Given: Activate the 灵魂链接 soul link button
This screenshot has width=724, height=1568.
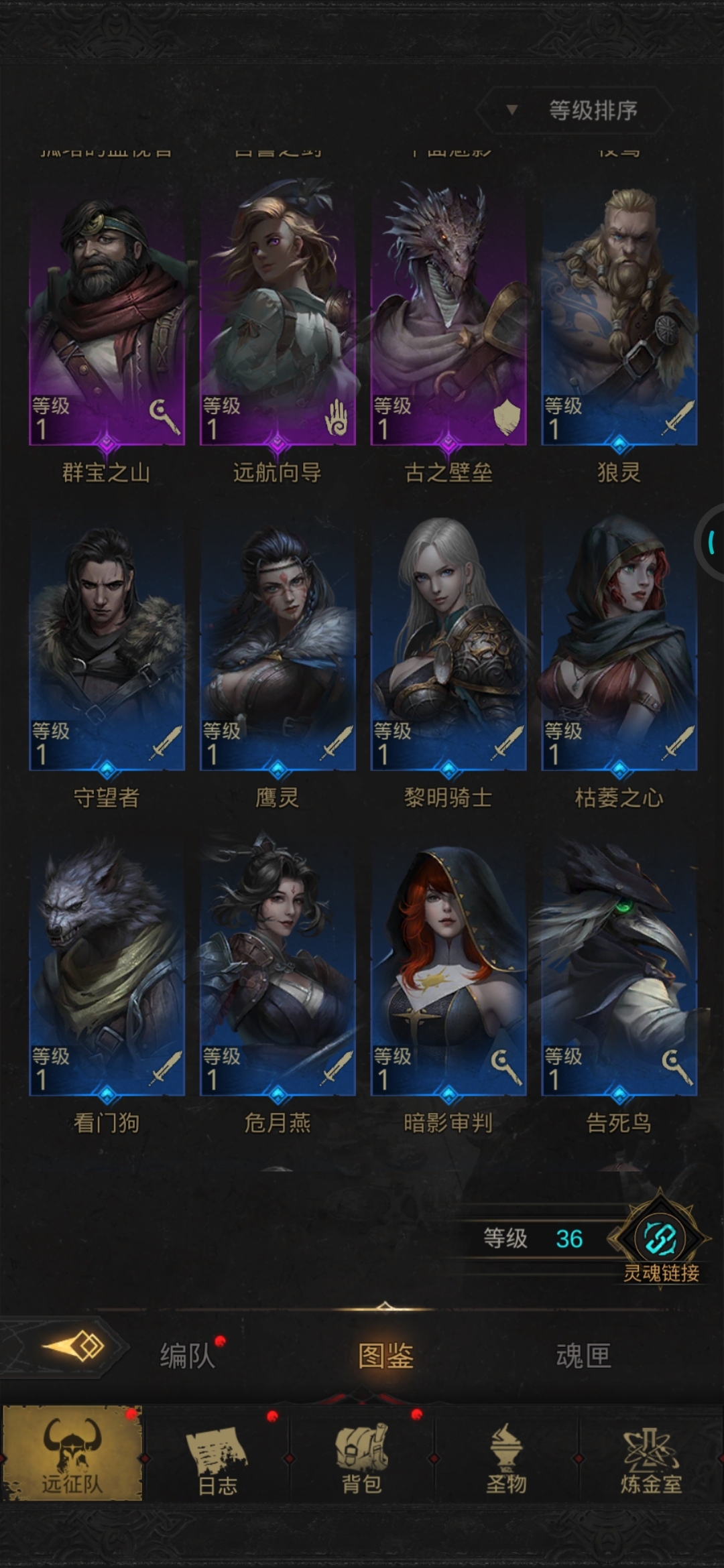Looking at the screenshot, I should coord(660,1240).
